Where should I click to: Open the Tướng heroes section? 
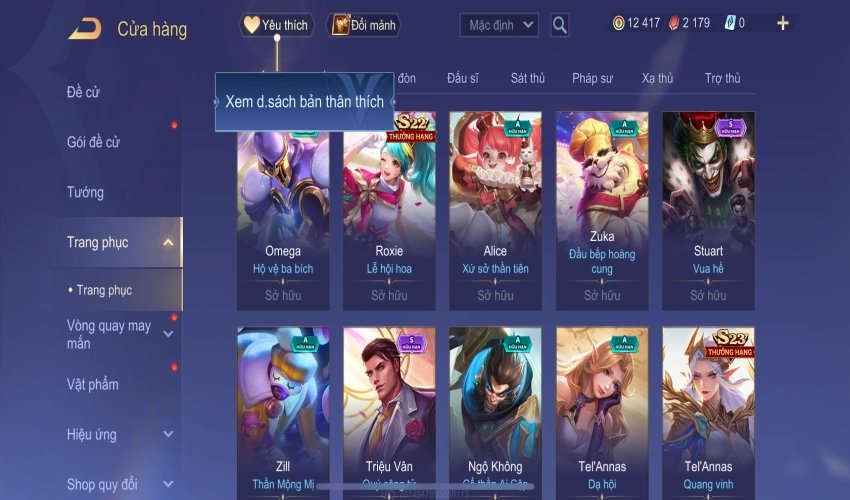(85, 192)
